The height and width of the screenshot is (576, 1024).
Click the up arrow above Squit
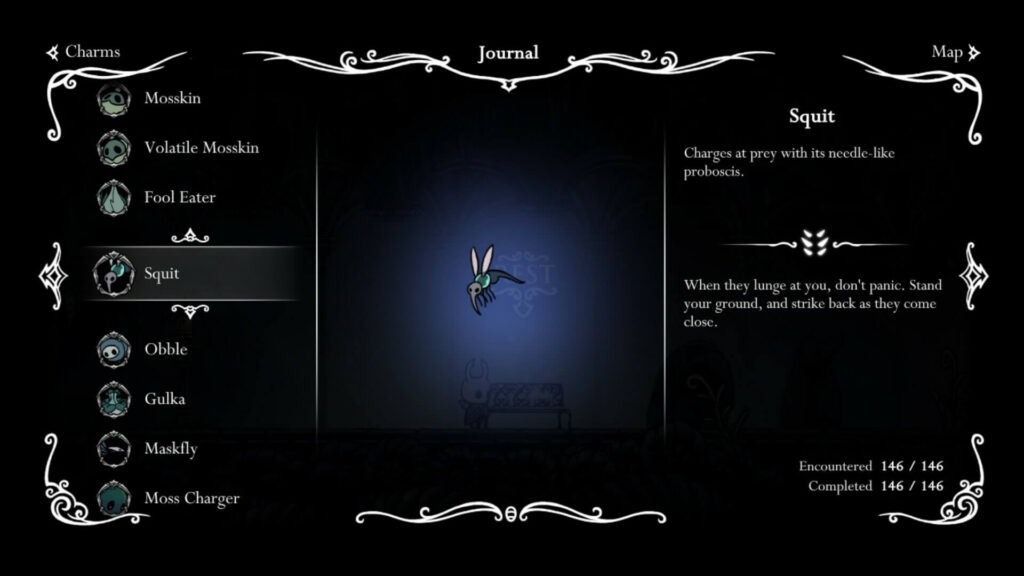pos(190,236)
